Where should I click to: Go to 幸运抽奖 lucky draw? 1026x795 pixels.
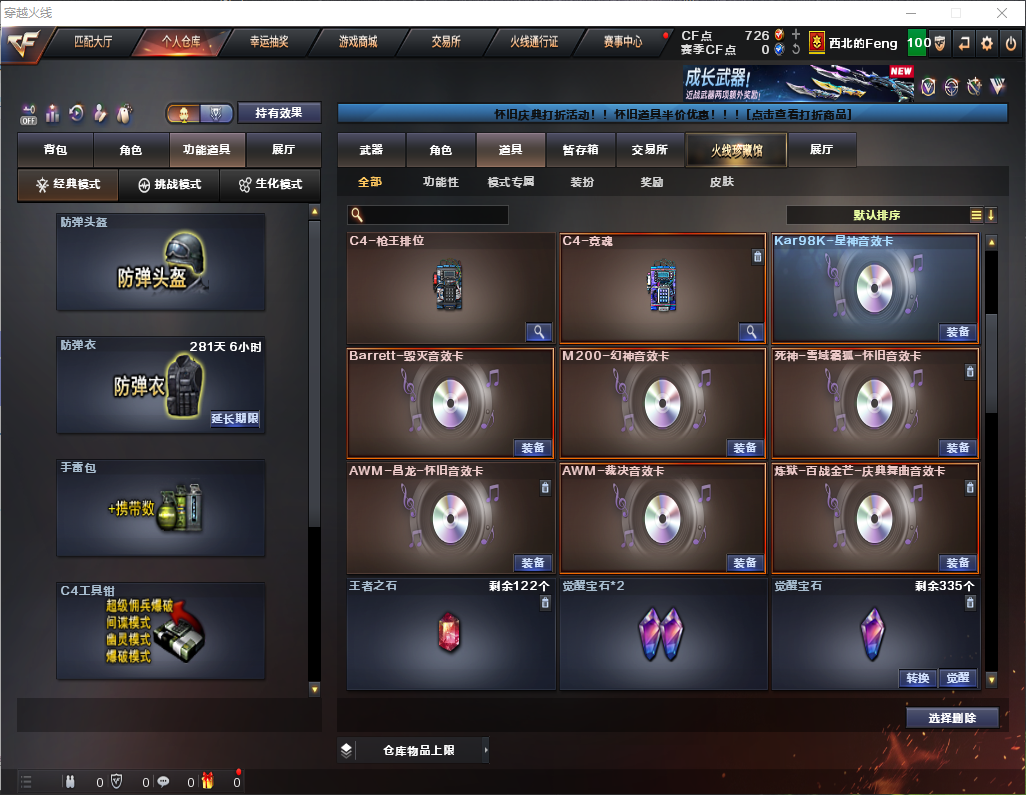[x=268, y=42]
